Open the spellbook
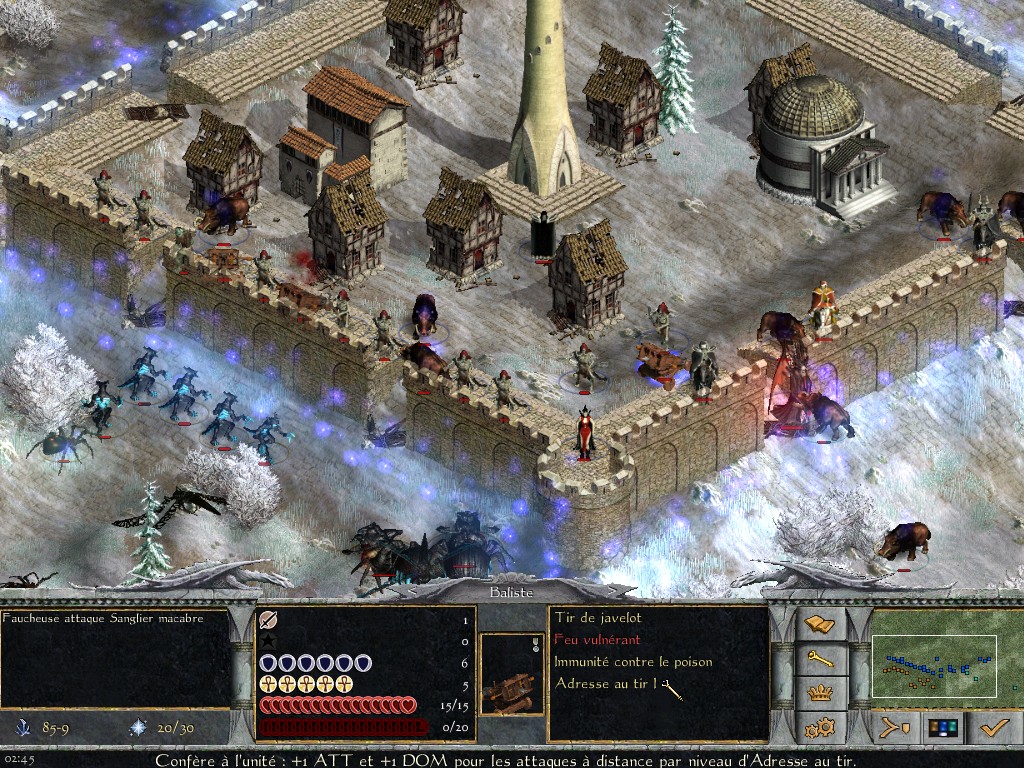1024x768 pixels. point(819,624)
